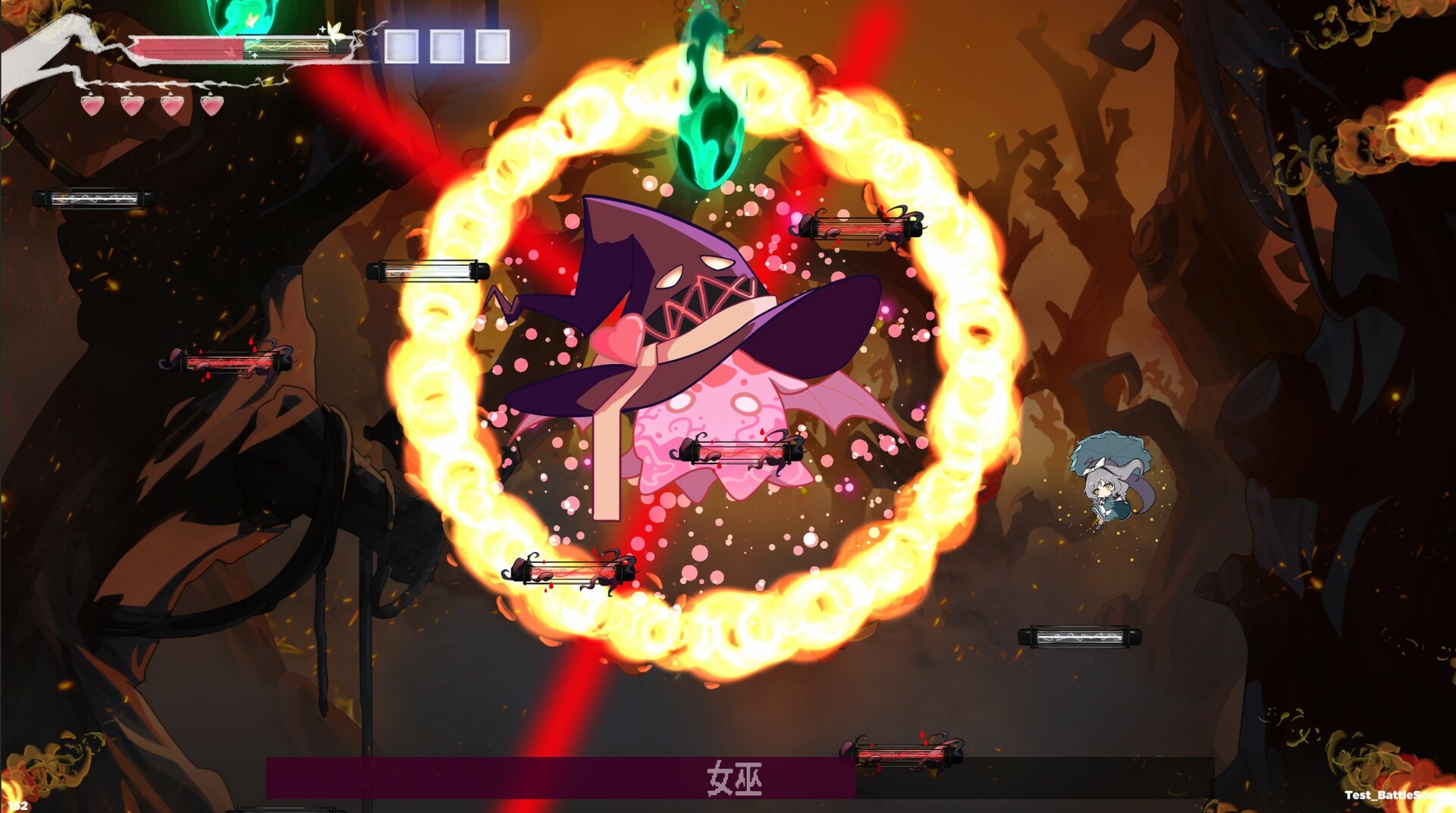Click the first empty ability slot

tap(400, 46)
